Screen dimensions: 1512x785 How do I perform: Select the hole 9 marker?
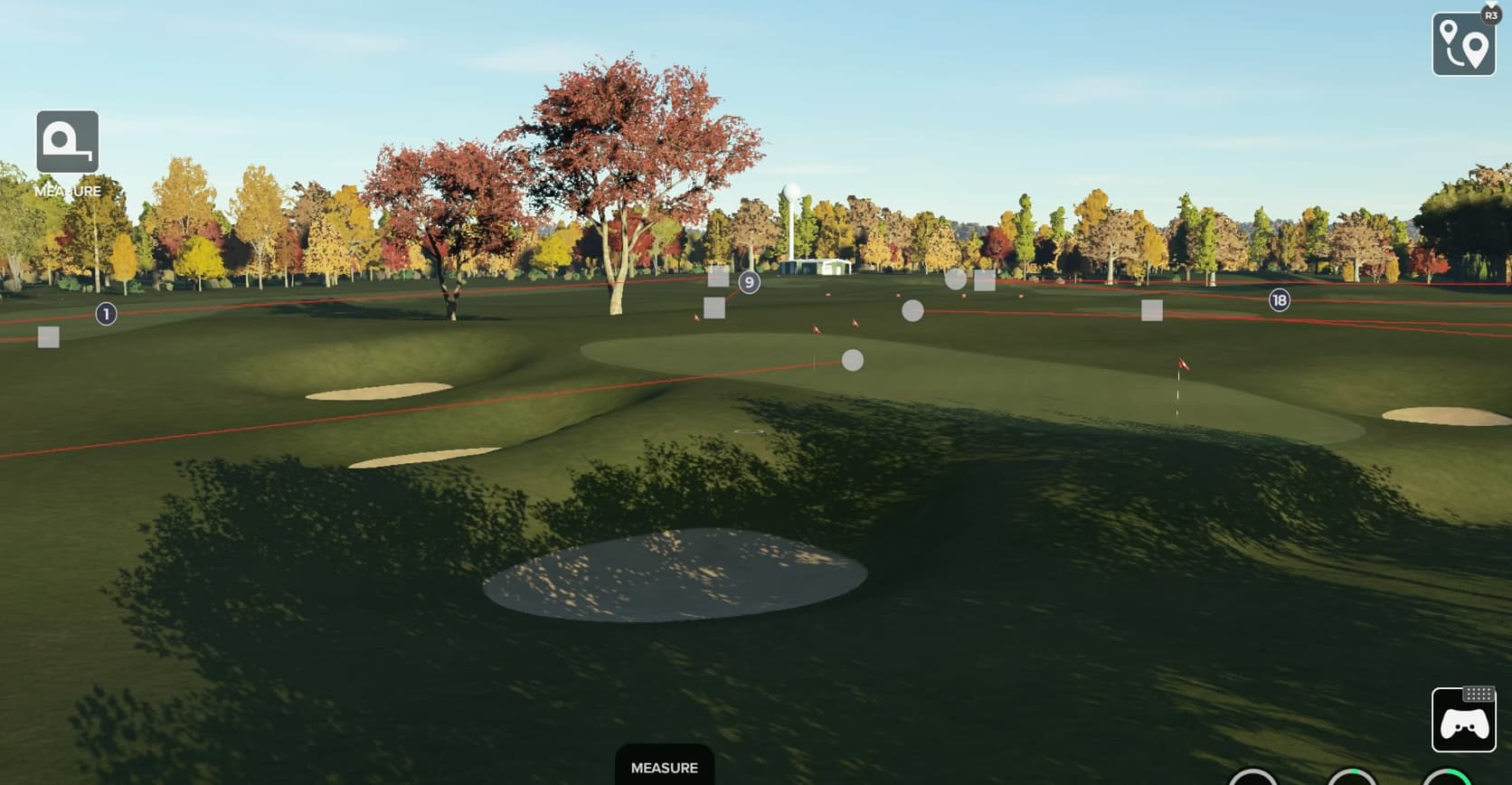(x=749, y=282)
